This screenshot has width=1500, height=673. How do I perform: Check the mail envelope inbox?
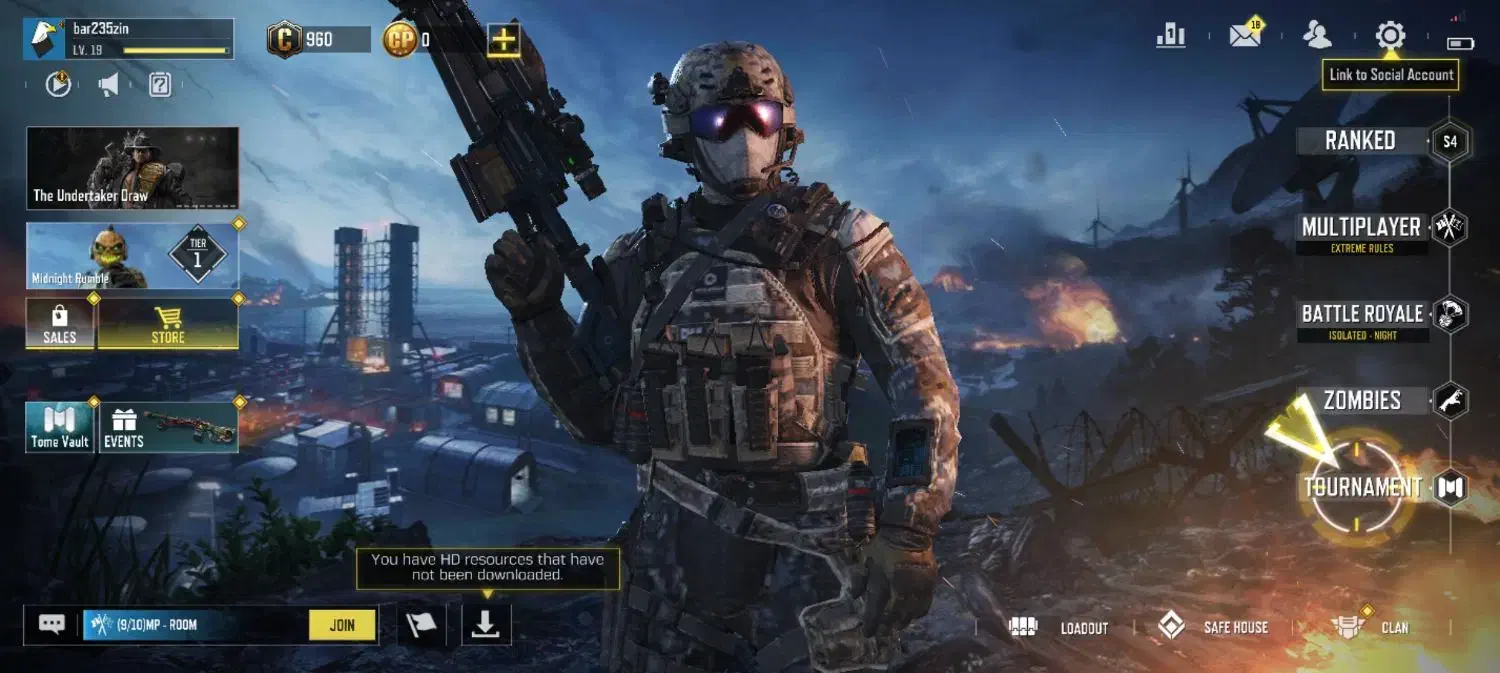[x=1245, y=36]
